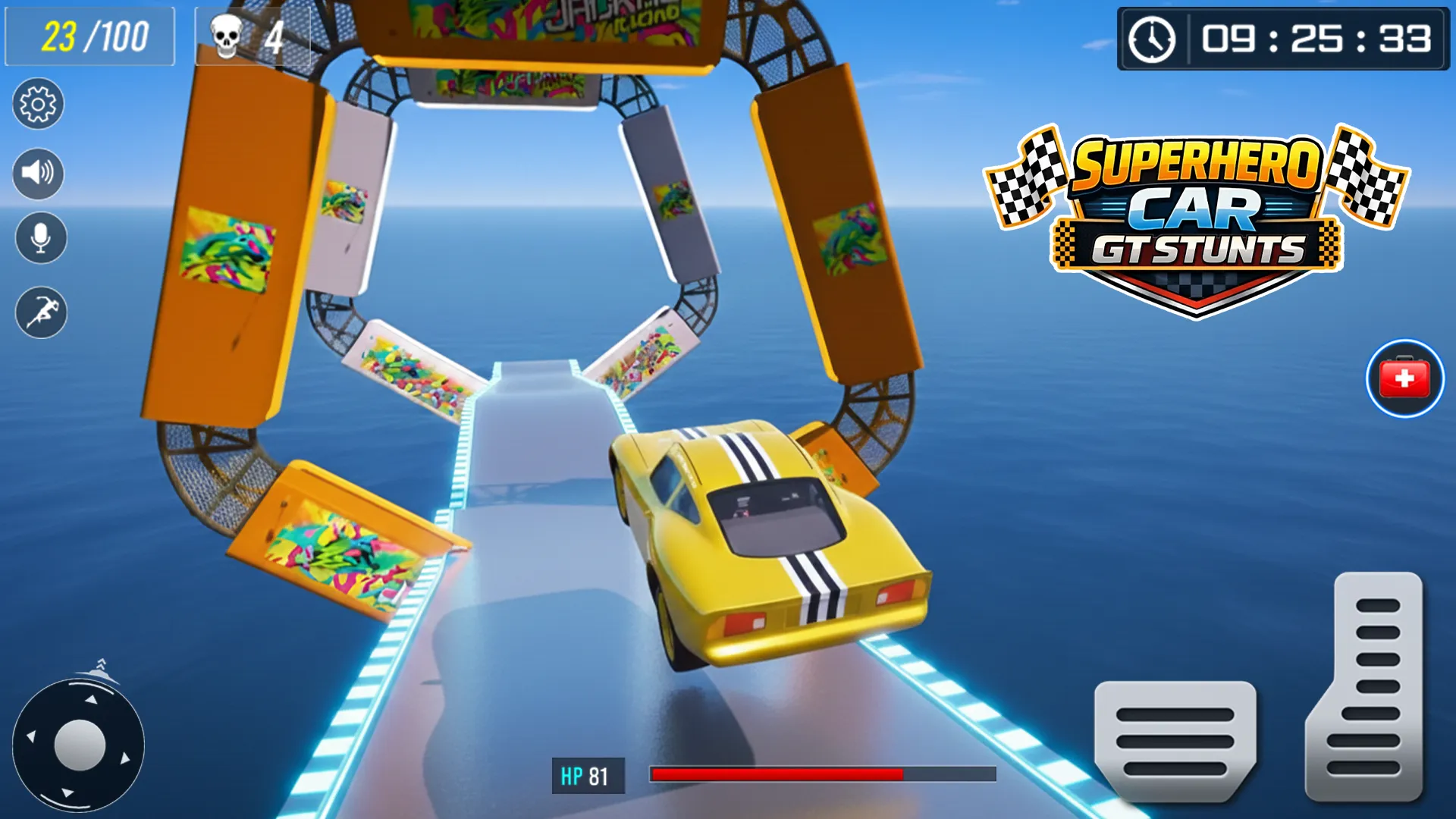Screen dimensions: 1456x819
Task: Toggle voice chat with microphone button
Action: [x=38, y=237]
